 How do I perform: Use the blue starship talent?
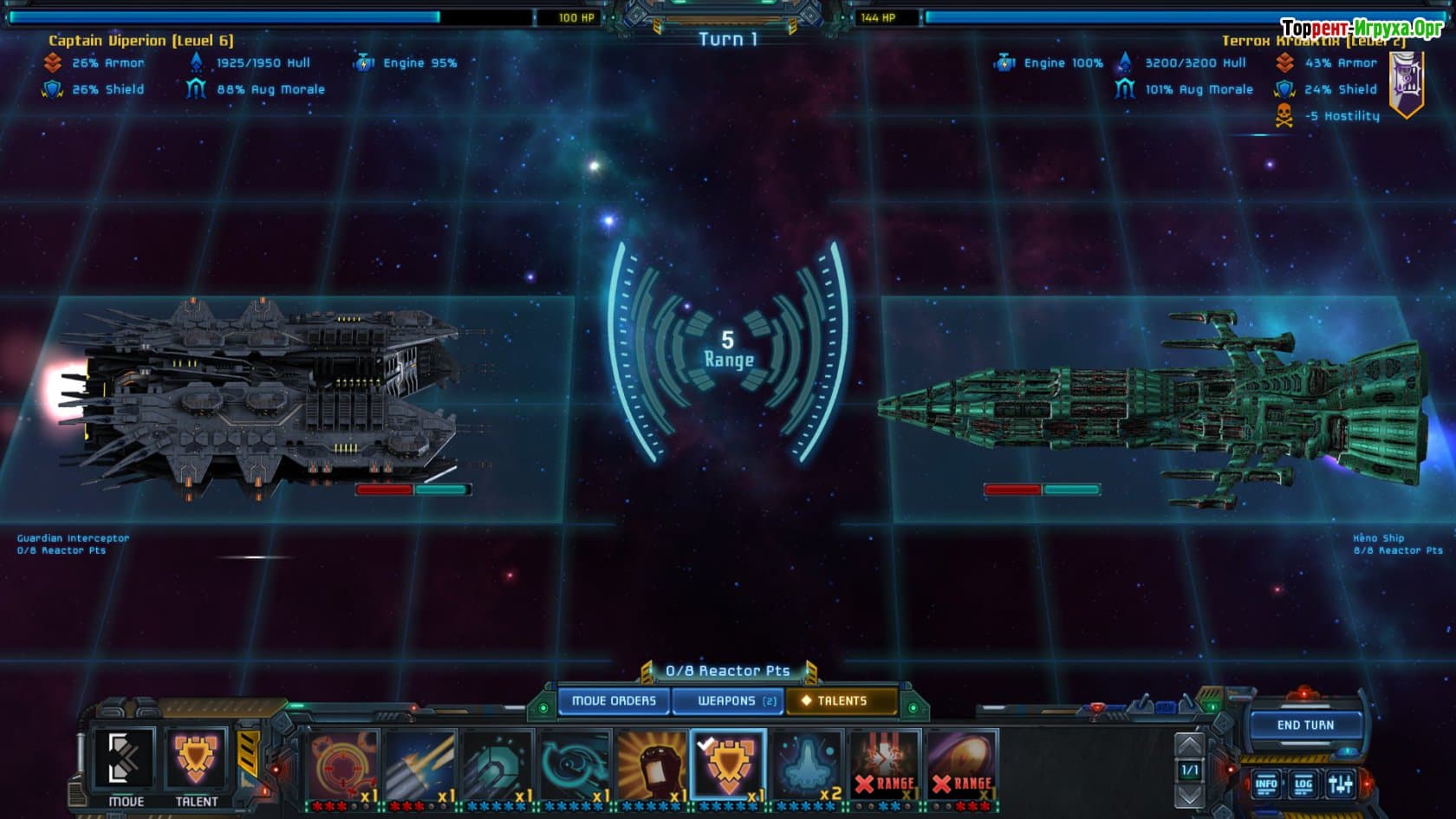806,764
